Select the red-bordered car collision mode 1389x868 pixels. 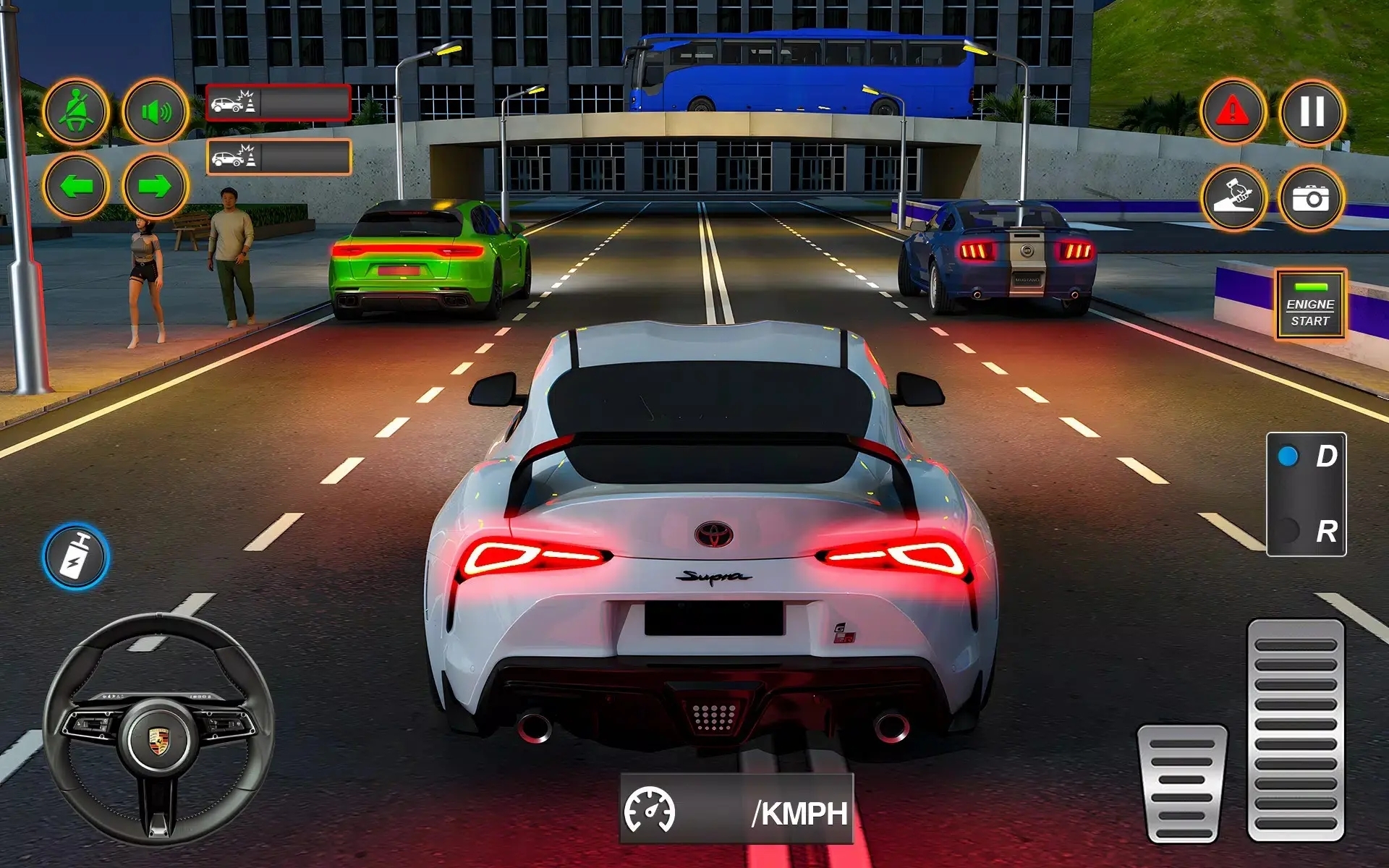click(279, 103)
